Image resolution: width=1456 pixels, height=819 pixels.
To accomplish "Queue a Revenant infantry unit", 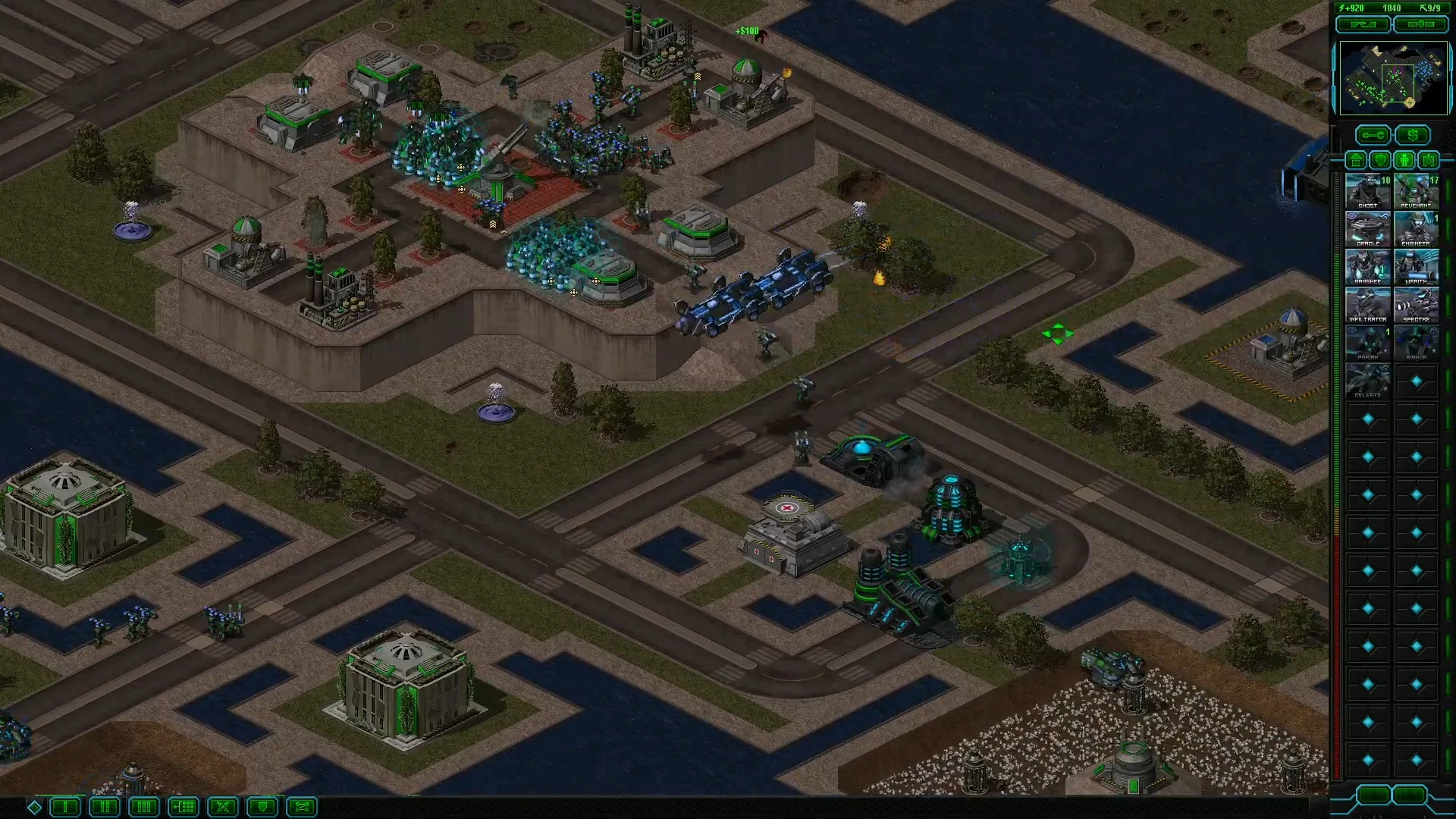I will (x=1416, y=191).
